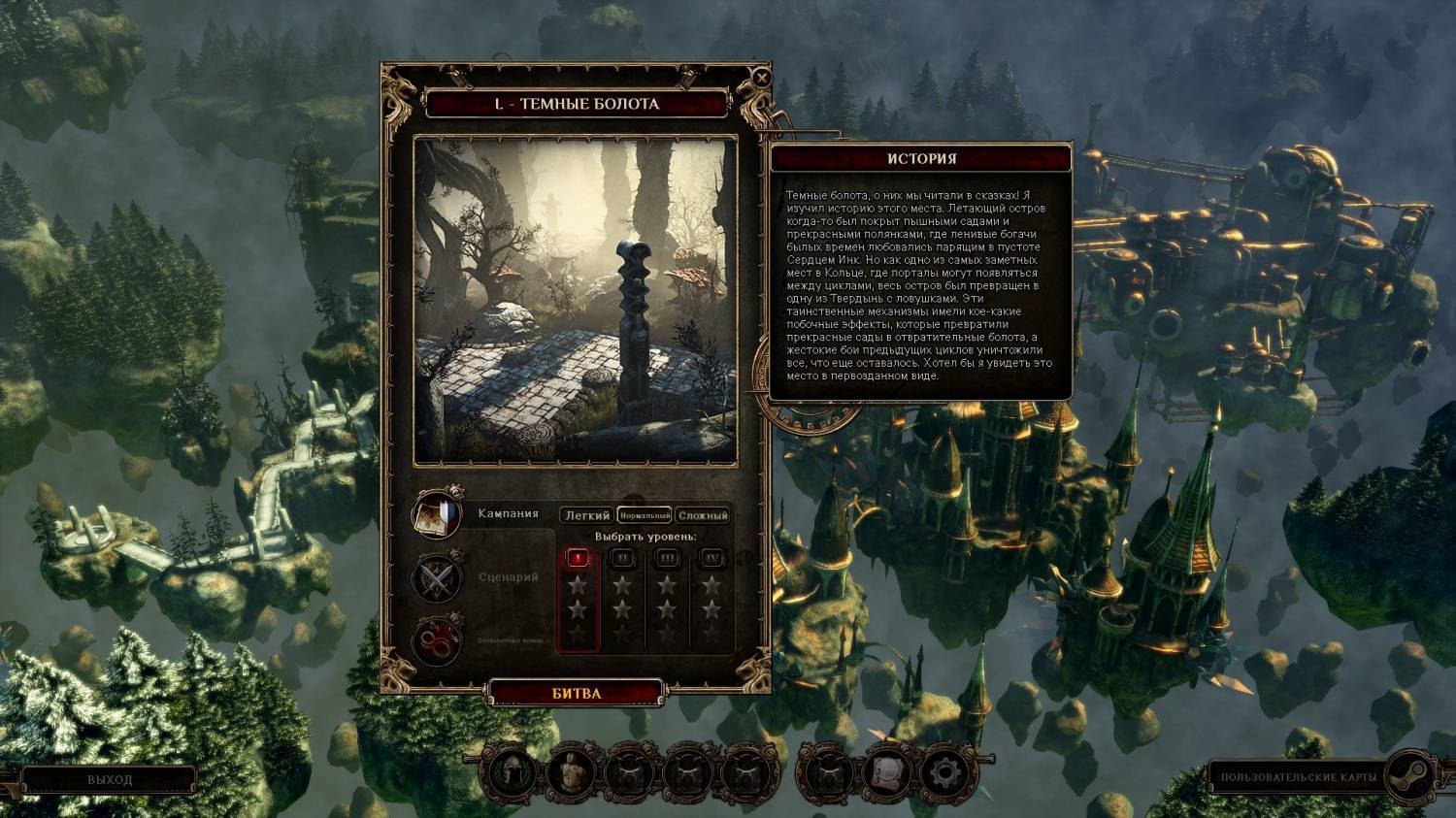Select level I
This screenshot has height=818, width=1456.
tap(578, 558)
